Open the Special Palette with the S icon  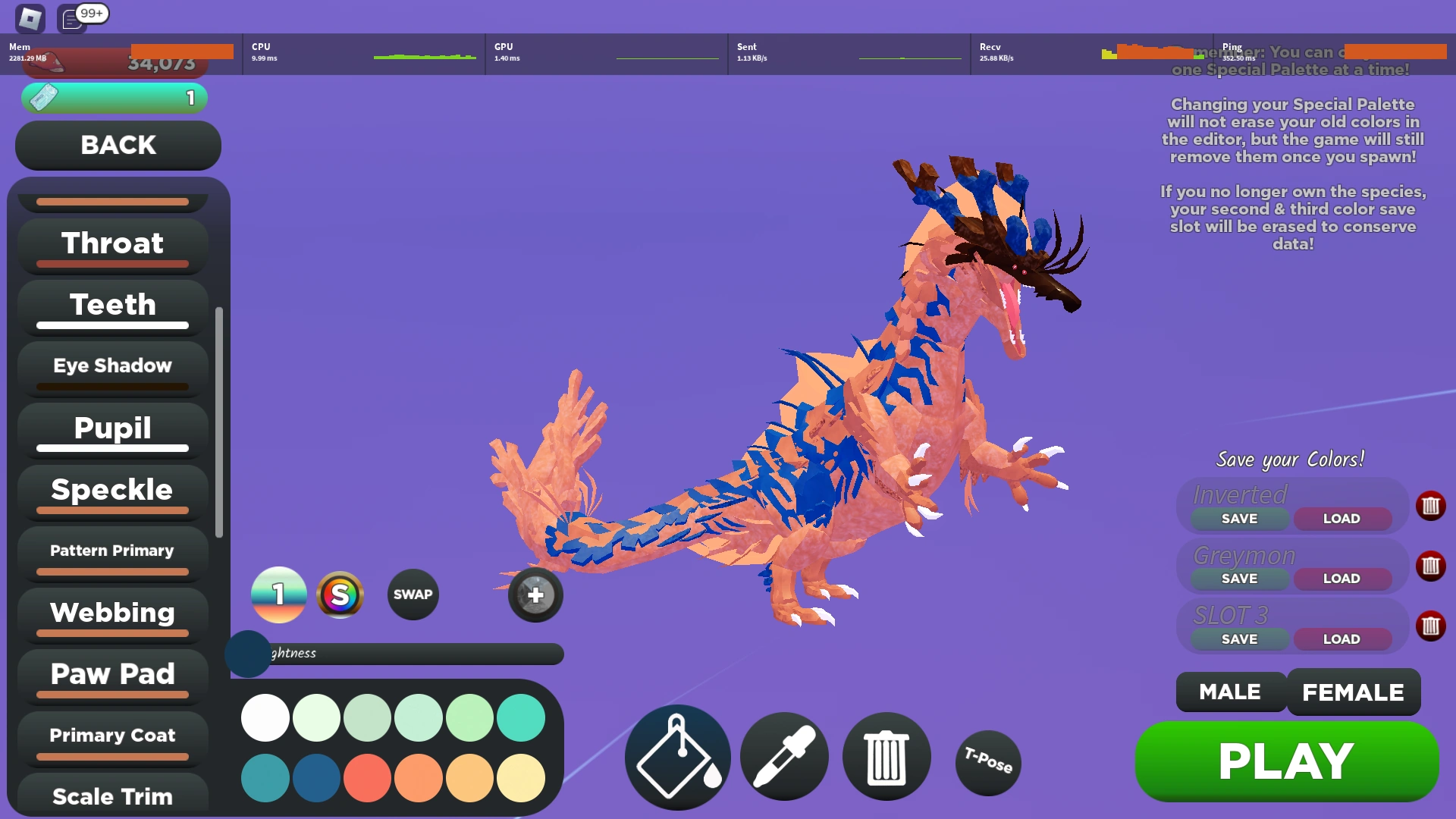coord(340,595)
